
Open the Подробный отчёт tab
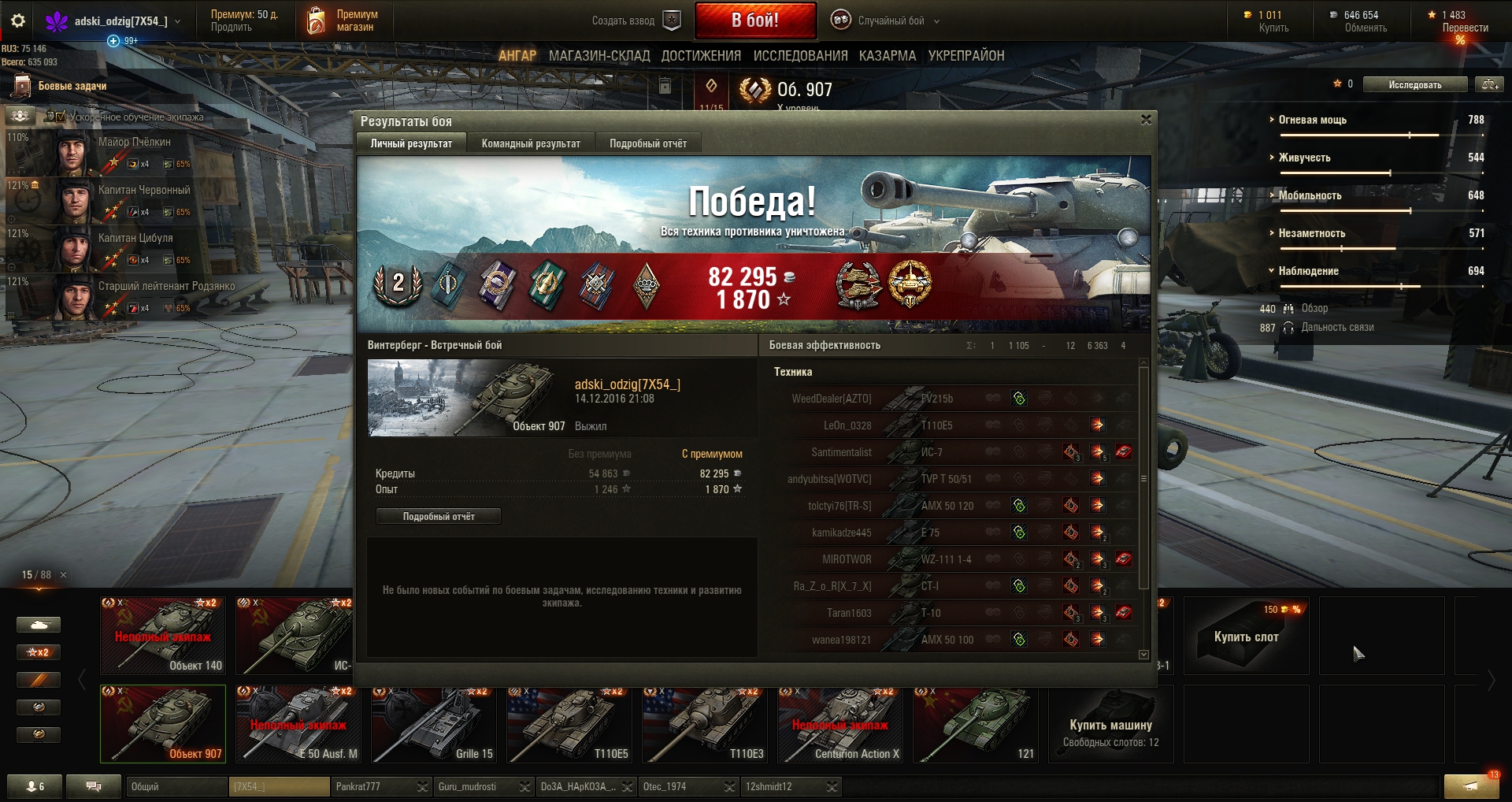coord(647,143)
